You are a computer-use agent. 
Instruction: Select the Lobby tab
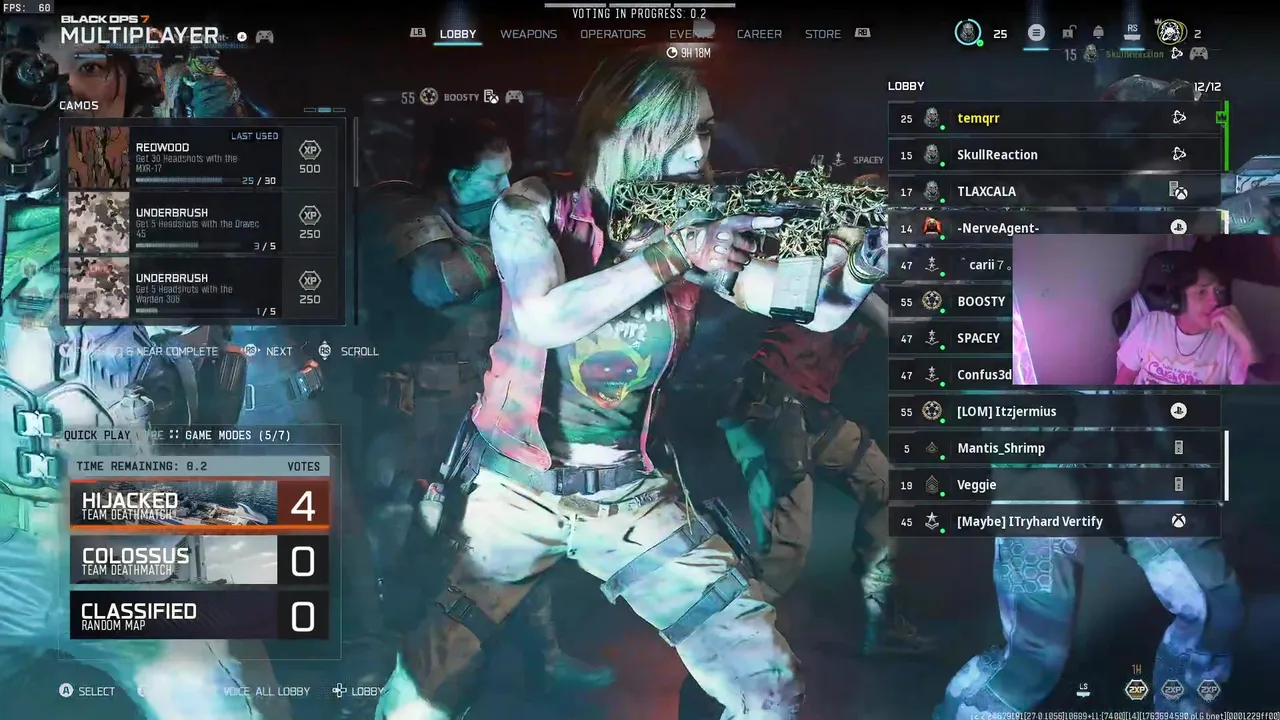click(458, 34)
